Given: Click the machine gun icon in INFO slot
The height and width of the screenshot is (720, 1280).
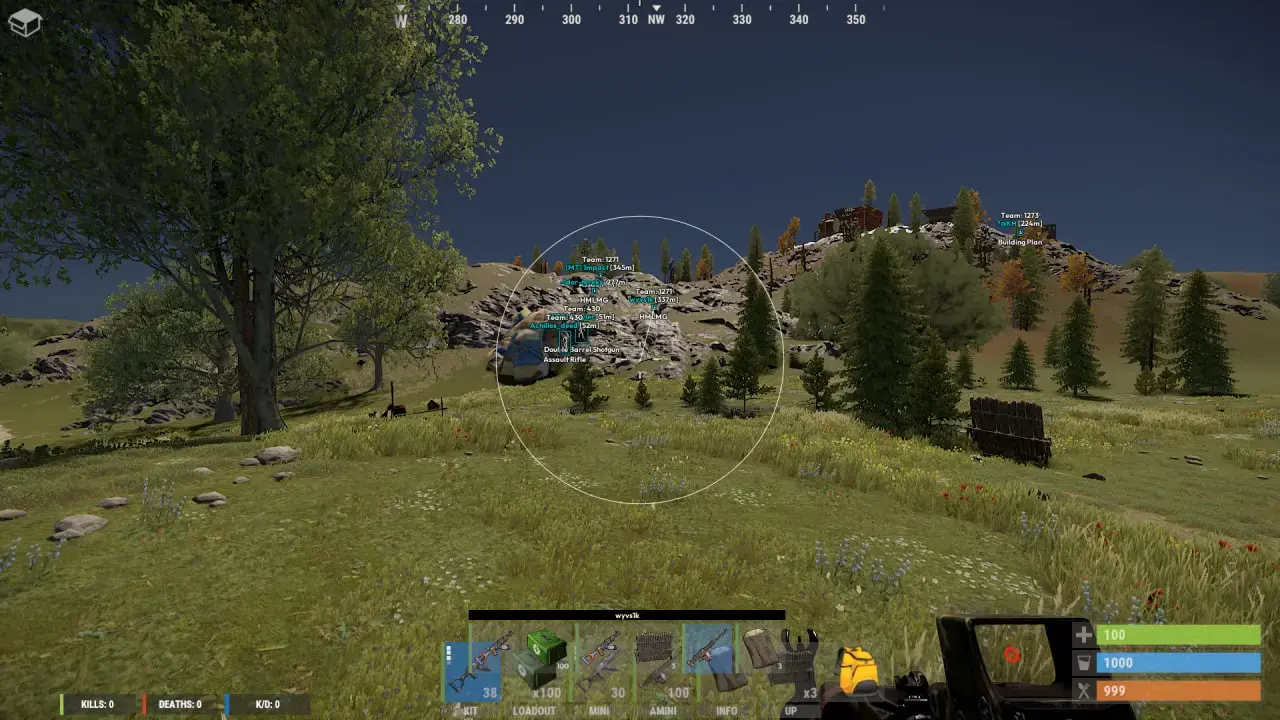Looking at the screenshot, I should [x=710, y=649].
